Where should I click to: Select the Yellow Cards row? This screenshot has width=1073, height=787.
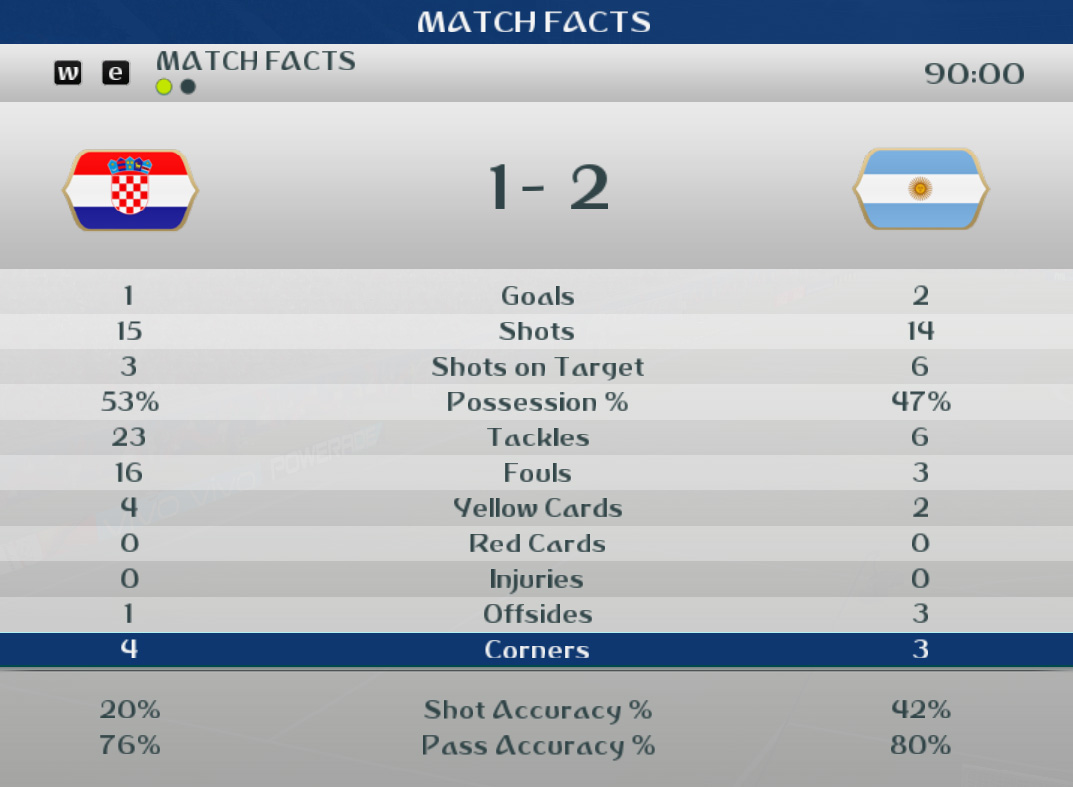pyautogui.click(x=537, y=508)
